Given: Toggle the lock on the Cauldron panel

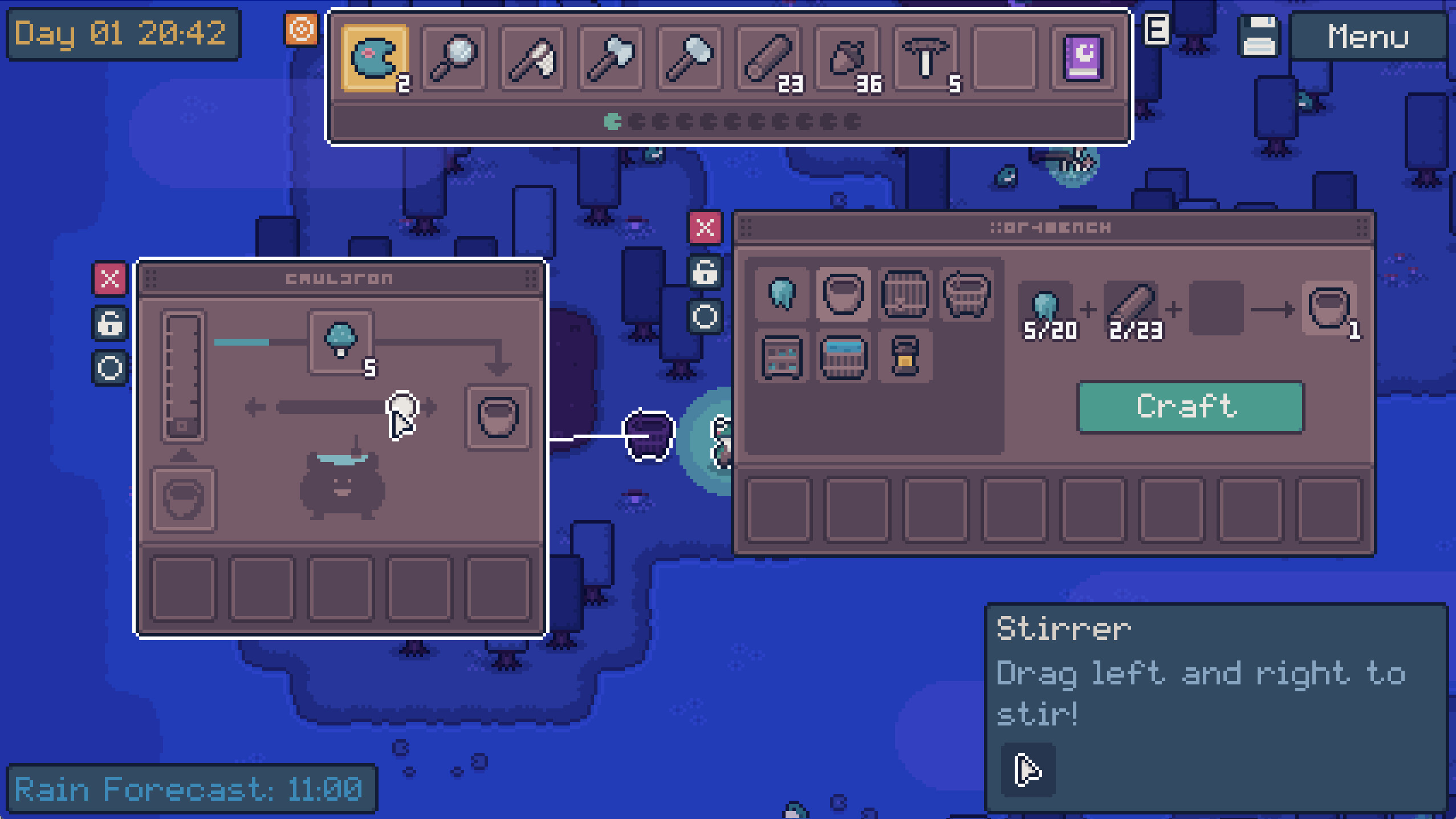Looking at the screenshot, I should [x=109, y=323].
